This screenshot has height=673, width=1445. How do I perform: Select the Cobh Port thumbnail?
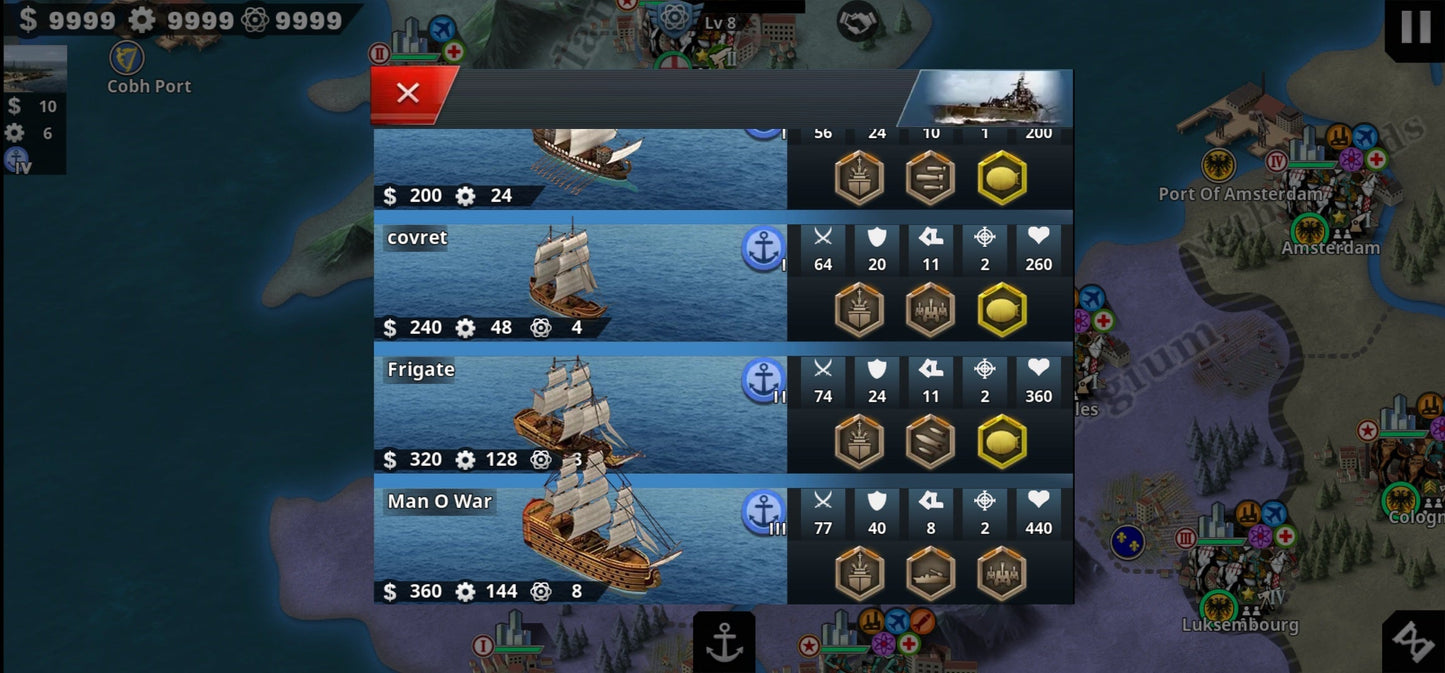36,68
